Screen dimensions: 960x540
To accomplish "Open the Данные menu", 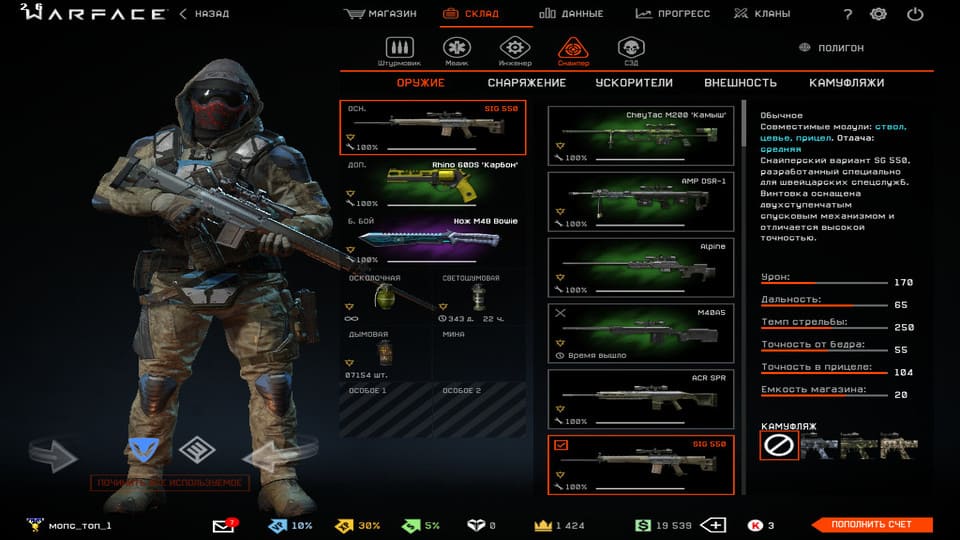I will coord(571,14).
